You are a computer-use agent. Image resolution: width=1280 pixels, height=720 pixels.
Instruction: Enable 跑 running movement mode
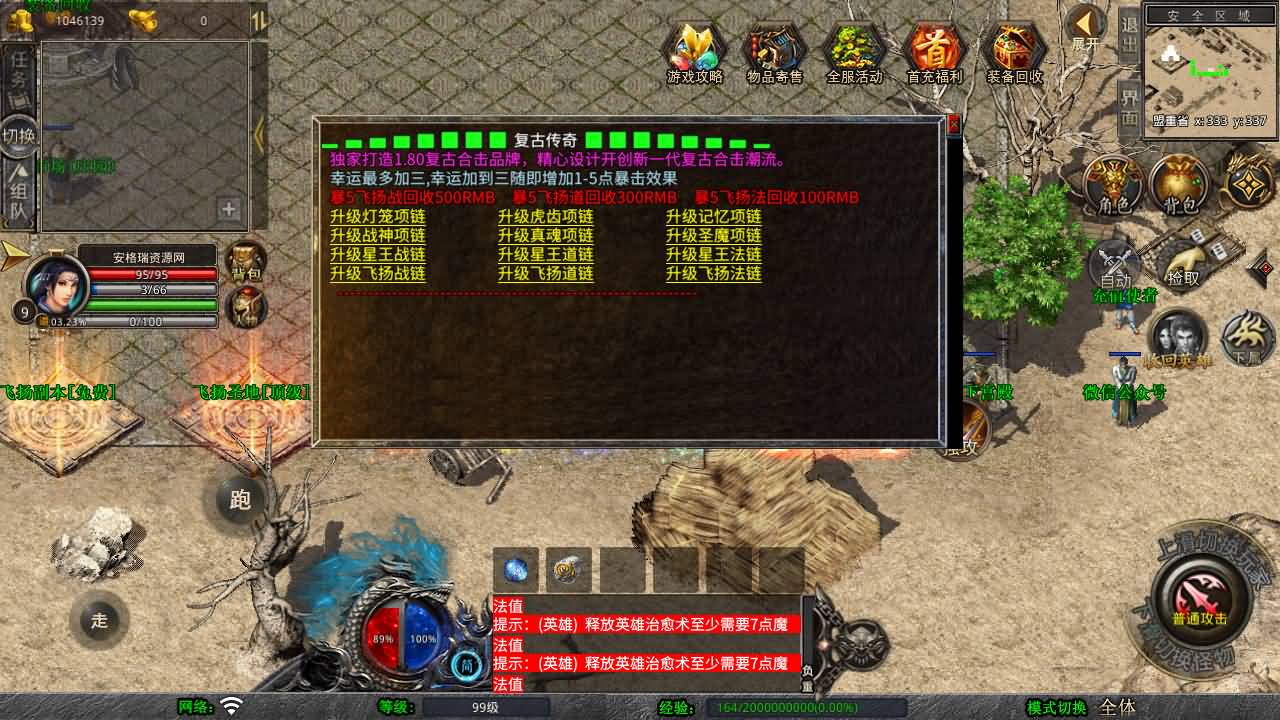[x=240, y=500]
